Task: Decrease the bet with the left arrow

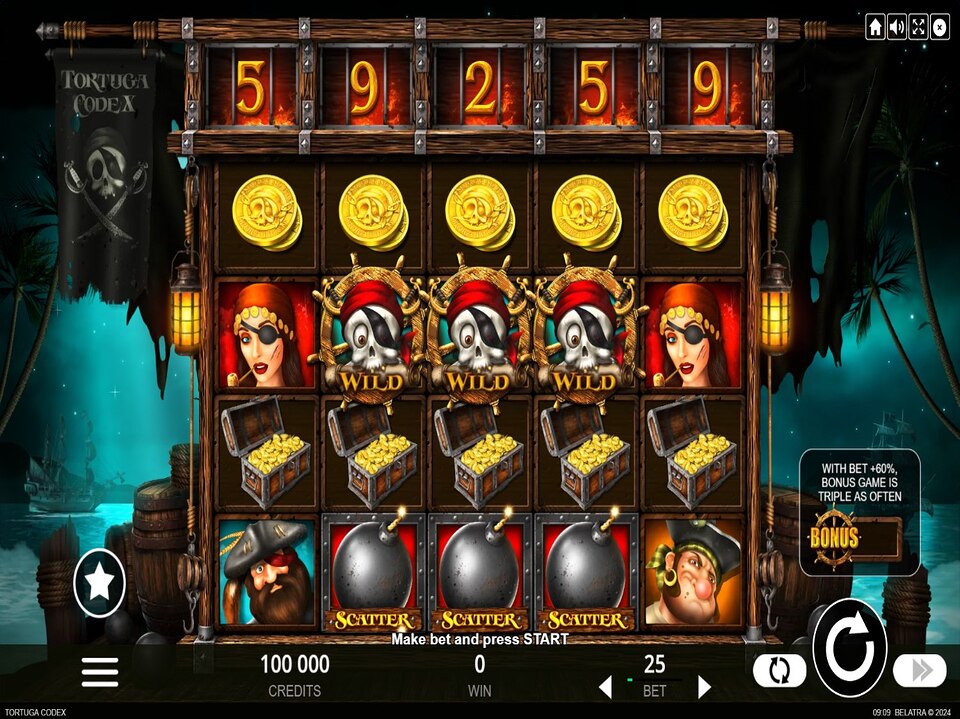Action: pyautogui.click(x=604, y=687)
